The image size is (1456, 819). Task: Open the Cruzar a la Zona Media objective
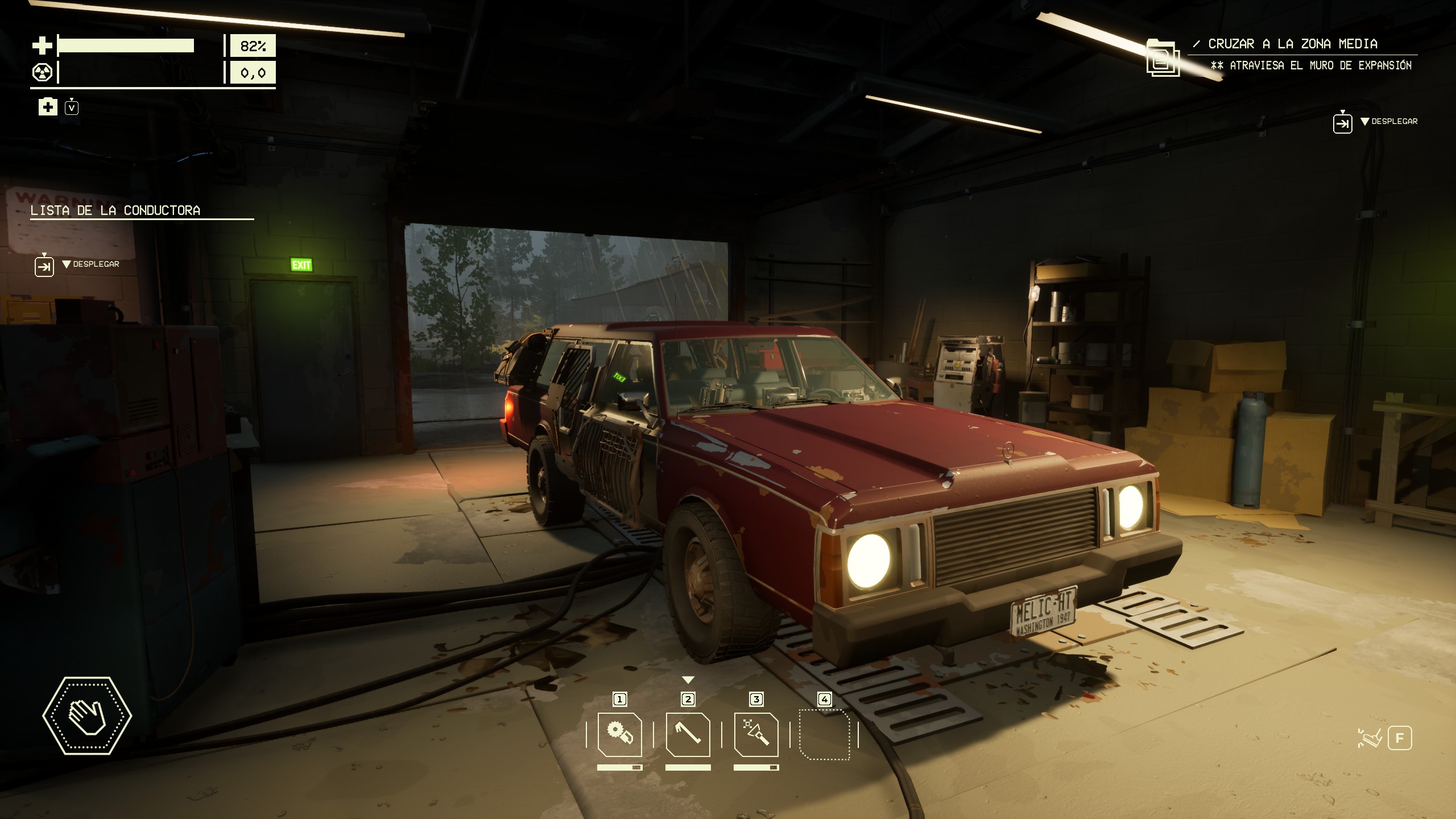1292,44
